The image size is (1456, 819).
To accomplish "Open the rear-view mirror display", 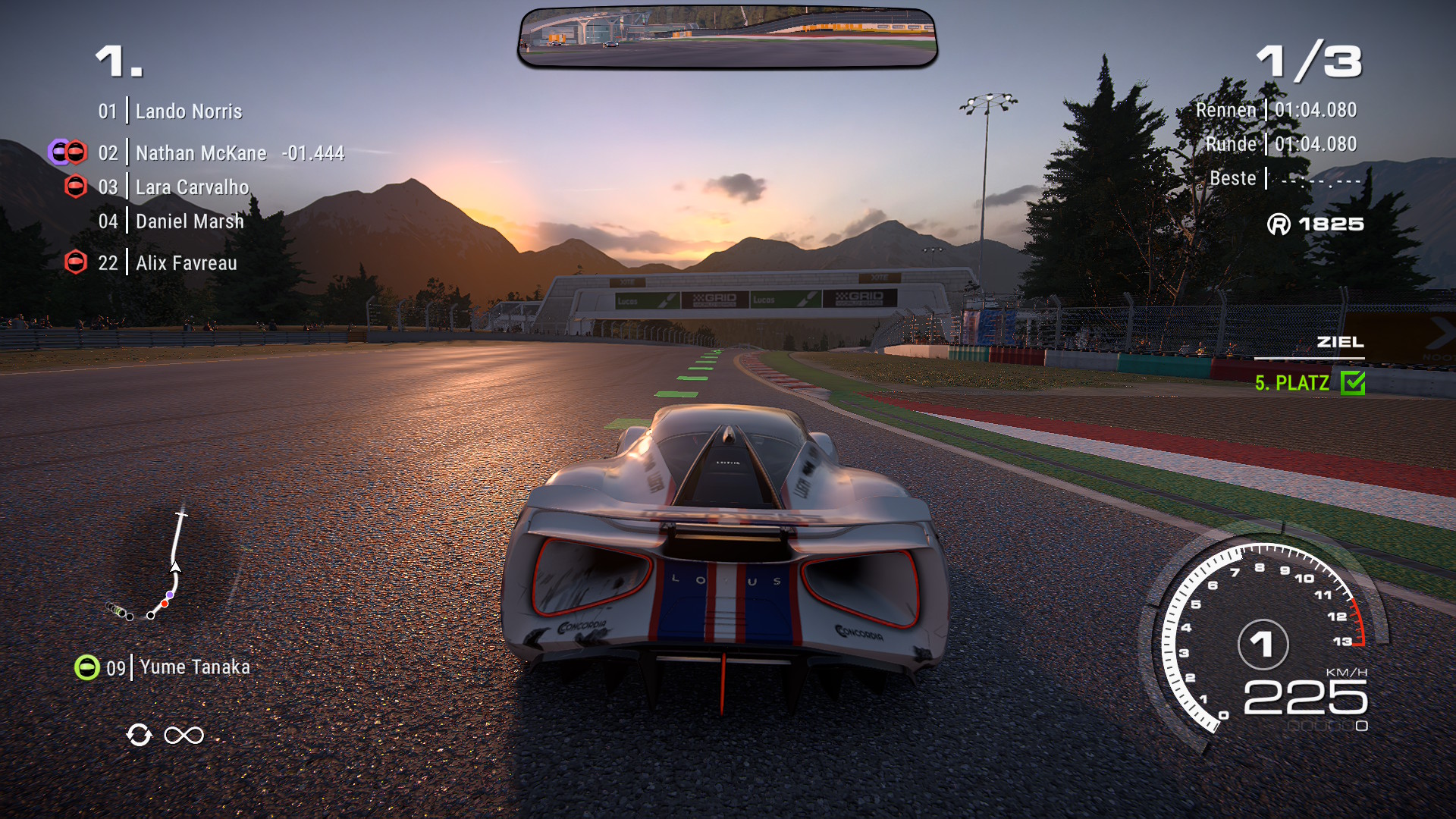I will point(727,38).
